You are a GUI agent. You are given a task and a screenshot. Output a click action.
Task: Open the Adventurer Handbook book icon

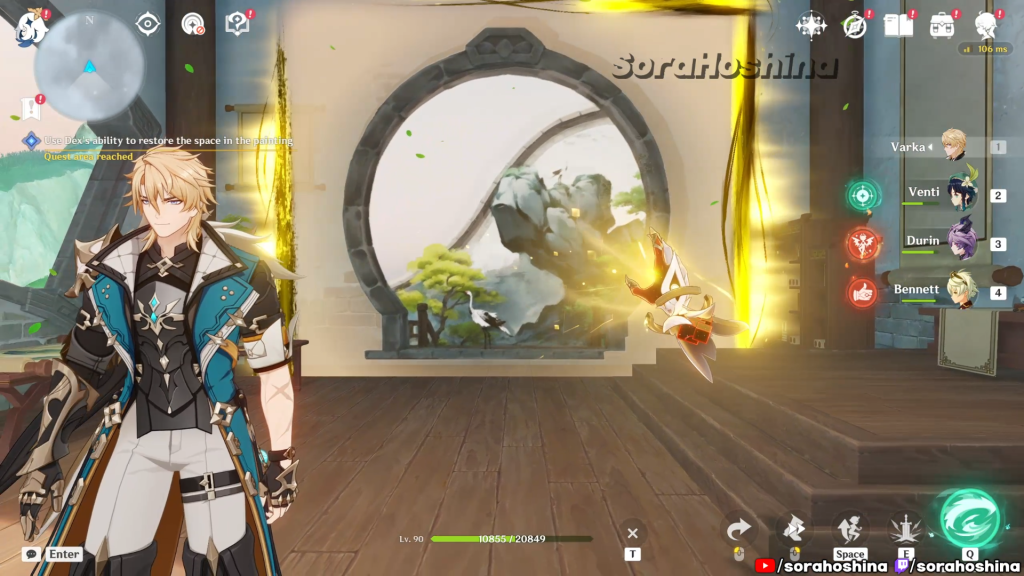tap(898, 25)
